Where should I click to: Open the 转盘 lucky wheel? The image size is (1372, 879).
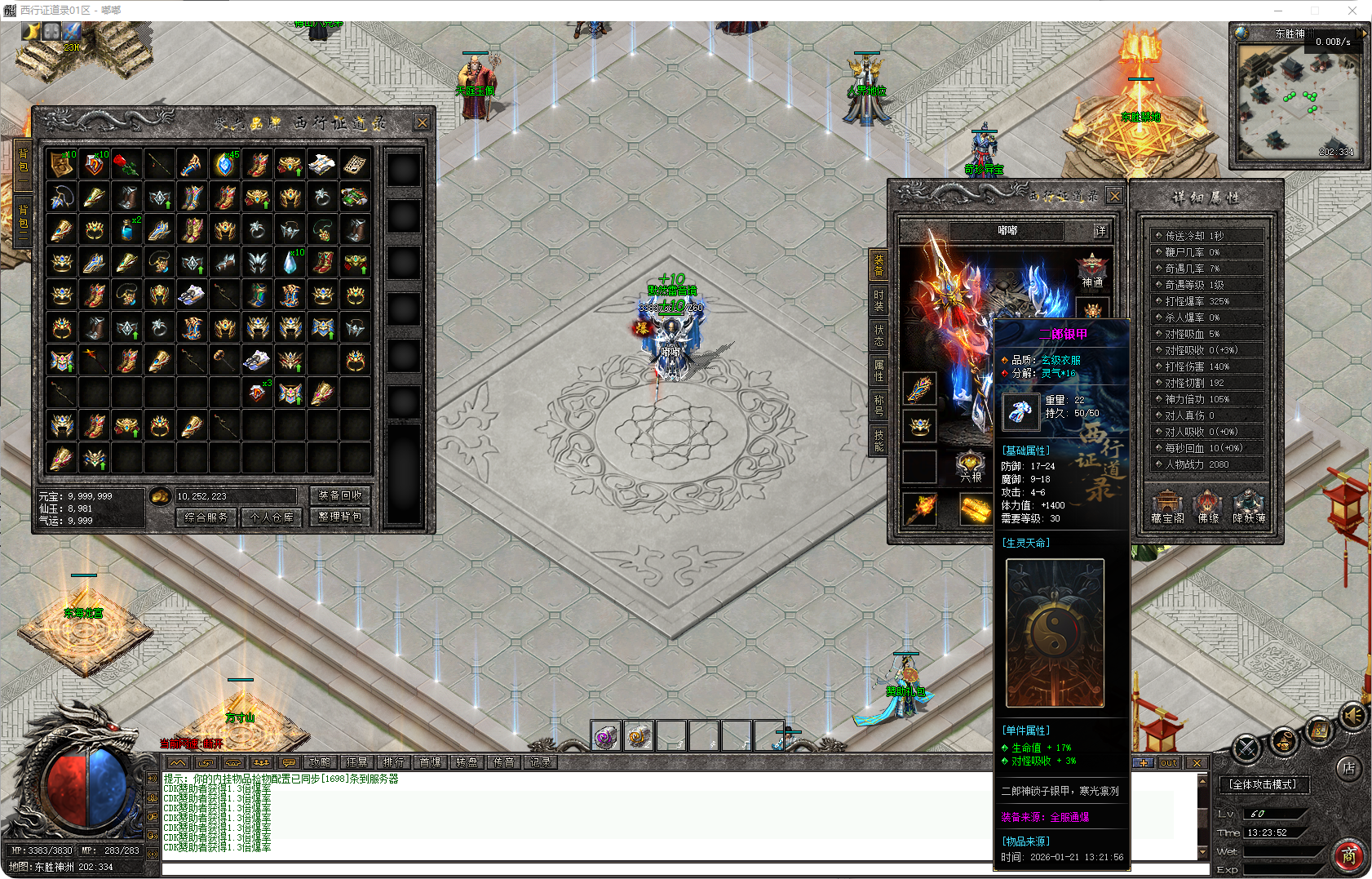[x=467, y=762]
